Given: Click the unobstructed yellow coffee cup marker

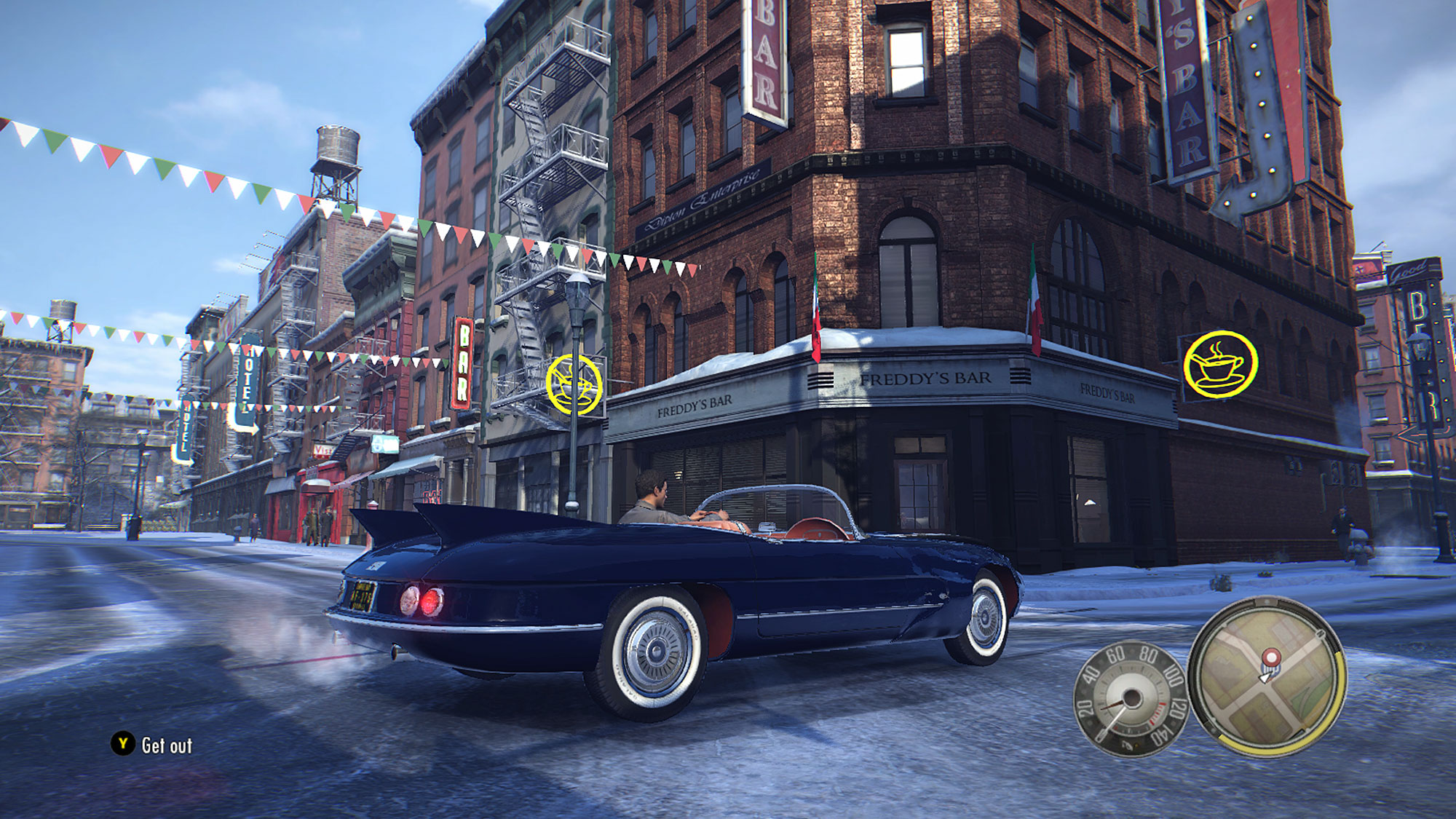Looking at the screenshot, I should (1220, 365).
